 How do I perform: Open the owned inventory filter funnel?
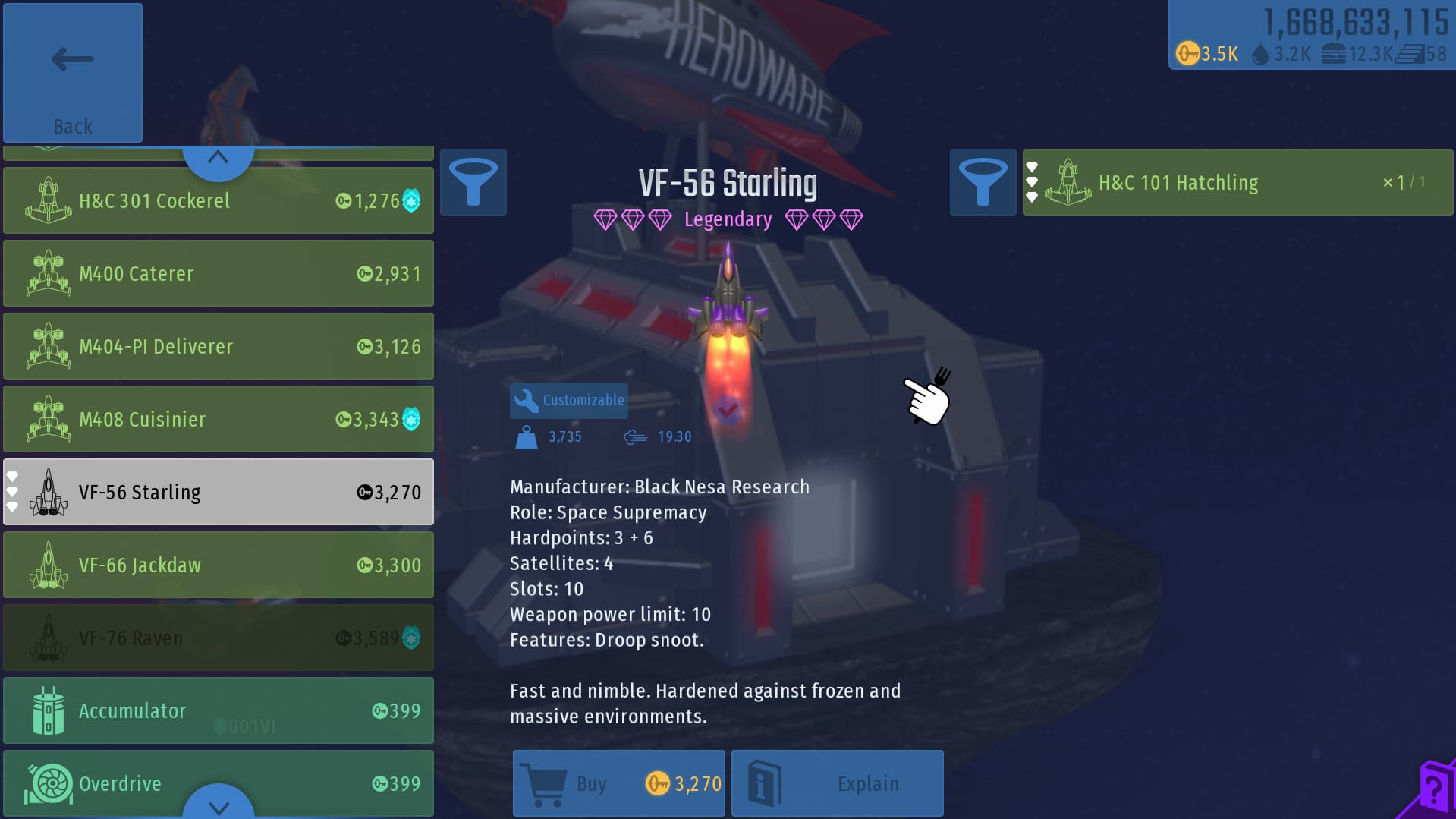[x=983, y=182]
